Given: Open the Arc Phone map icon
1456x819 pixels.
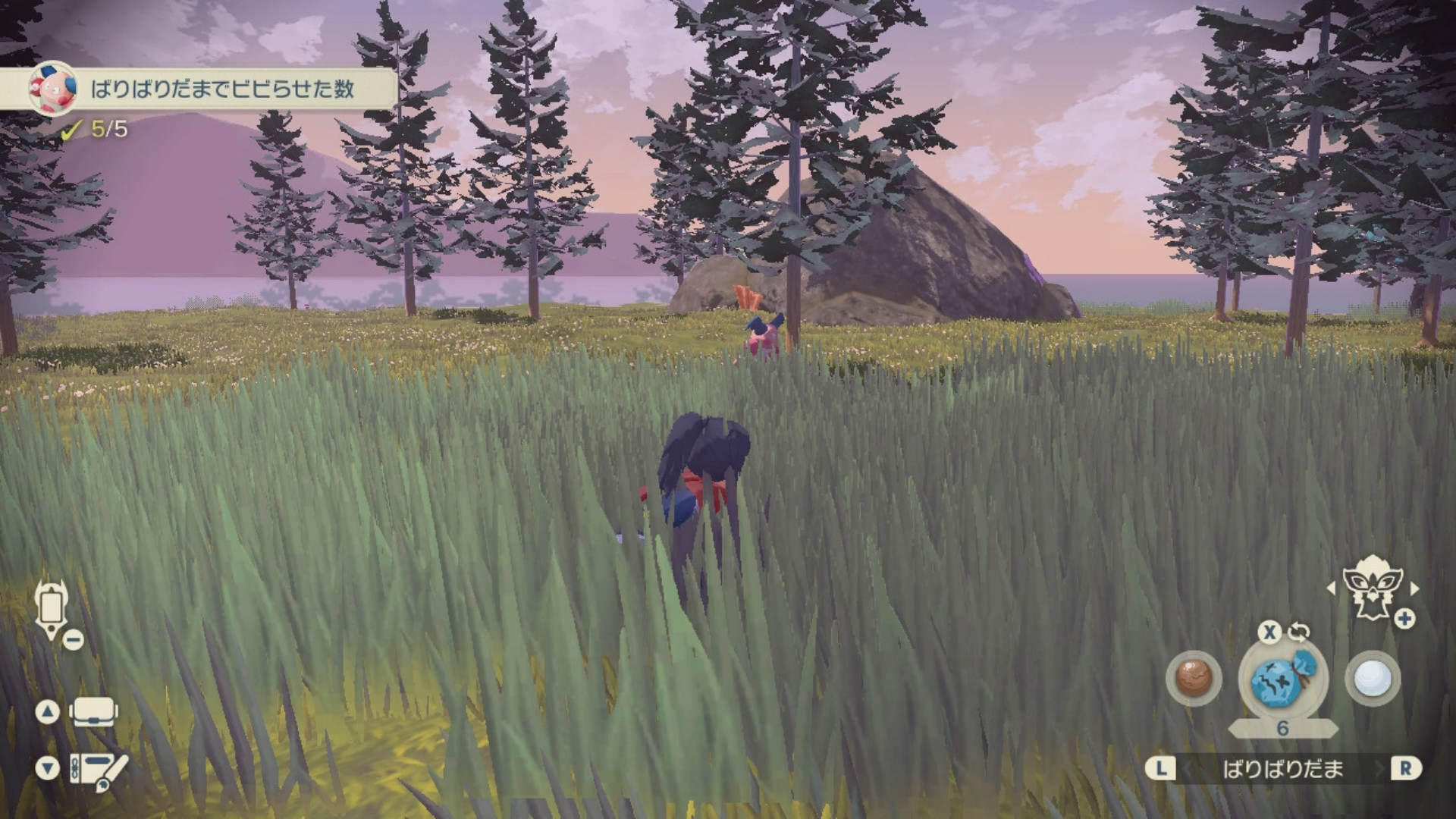Looking at the screenshot, I should coord(52,610).
